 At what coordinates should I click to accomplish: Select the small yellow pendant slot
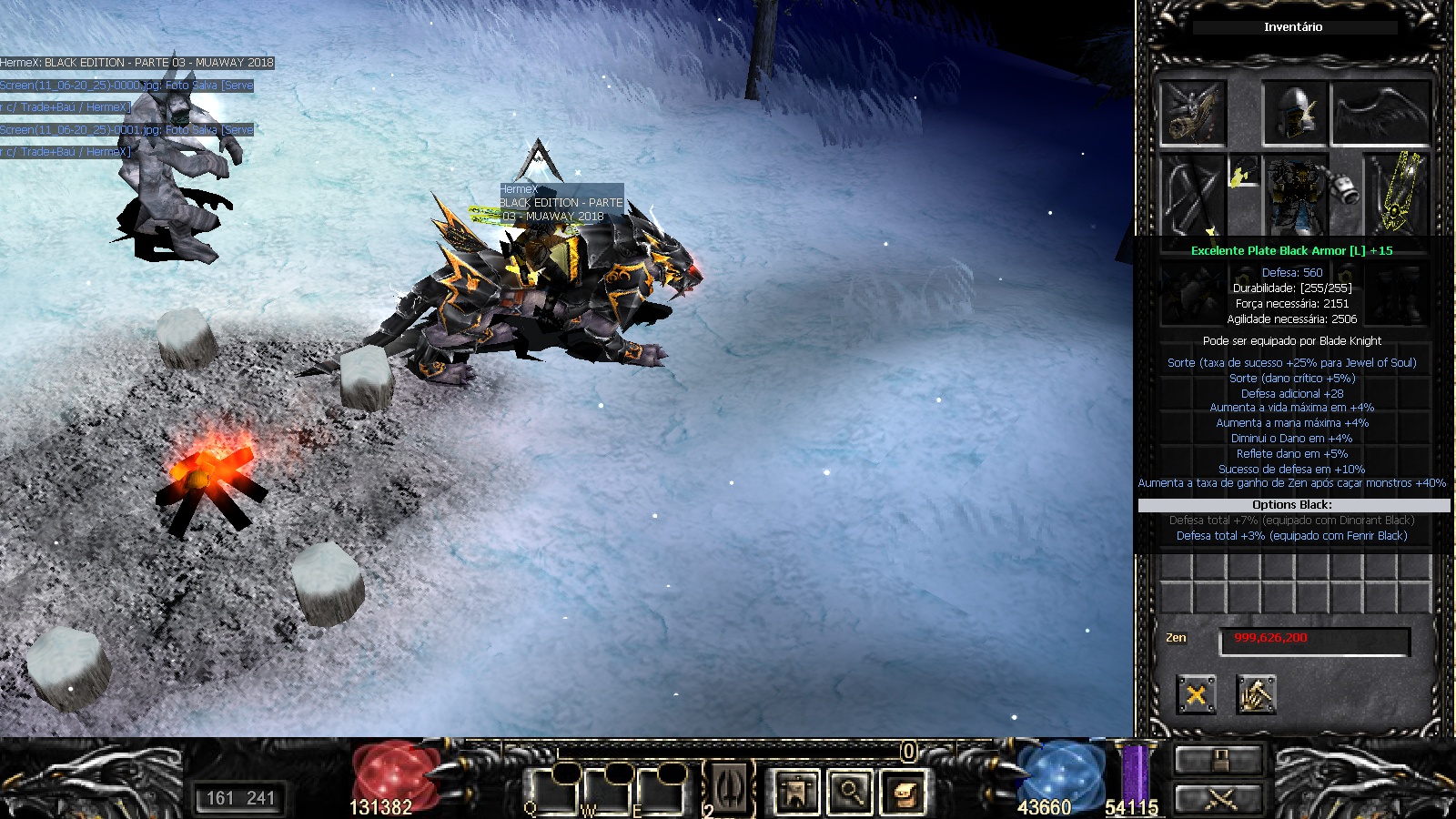(x=1243, y=172)
